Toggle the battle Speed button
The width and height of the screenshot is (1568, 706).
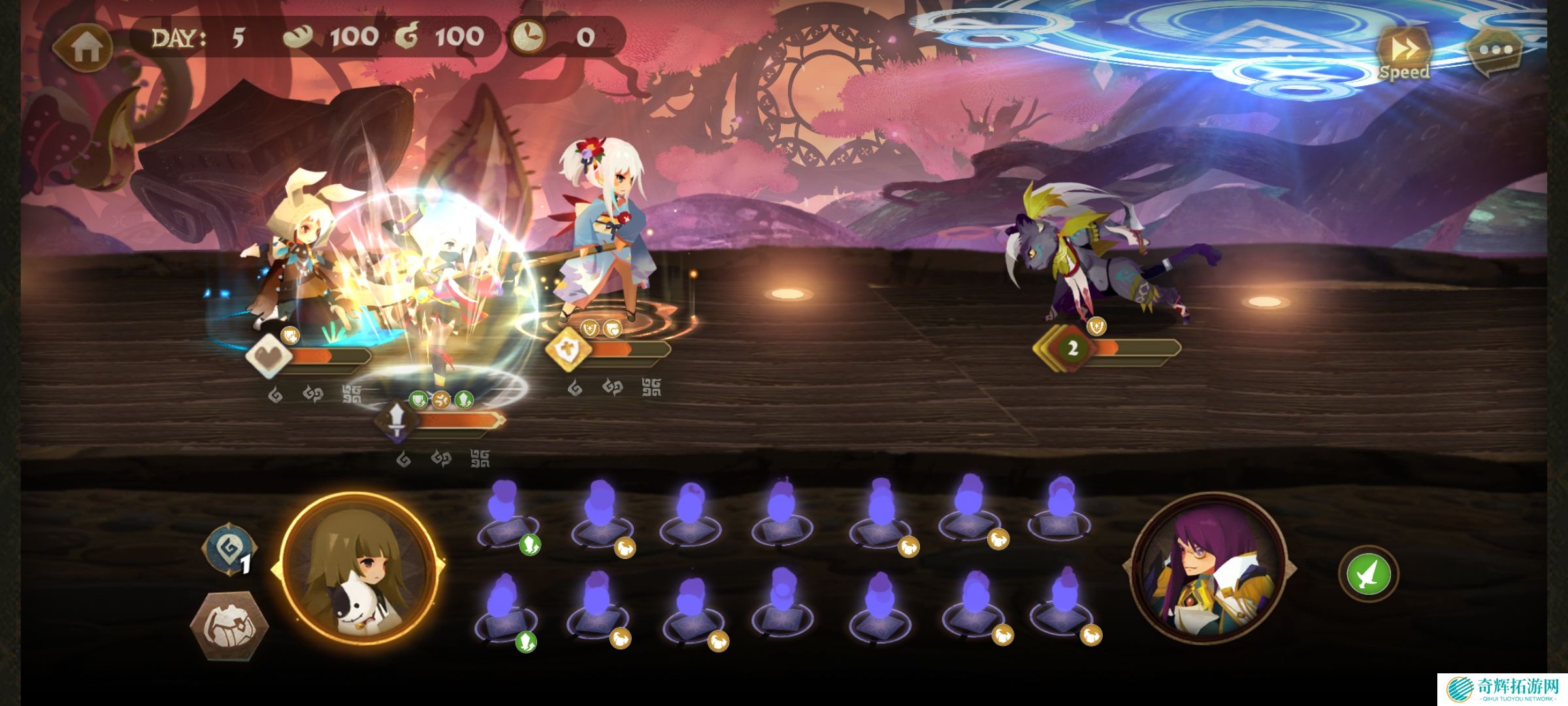pyautogui.click(x=1403, y=54)
